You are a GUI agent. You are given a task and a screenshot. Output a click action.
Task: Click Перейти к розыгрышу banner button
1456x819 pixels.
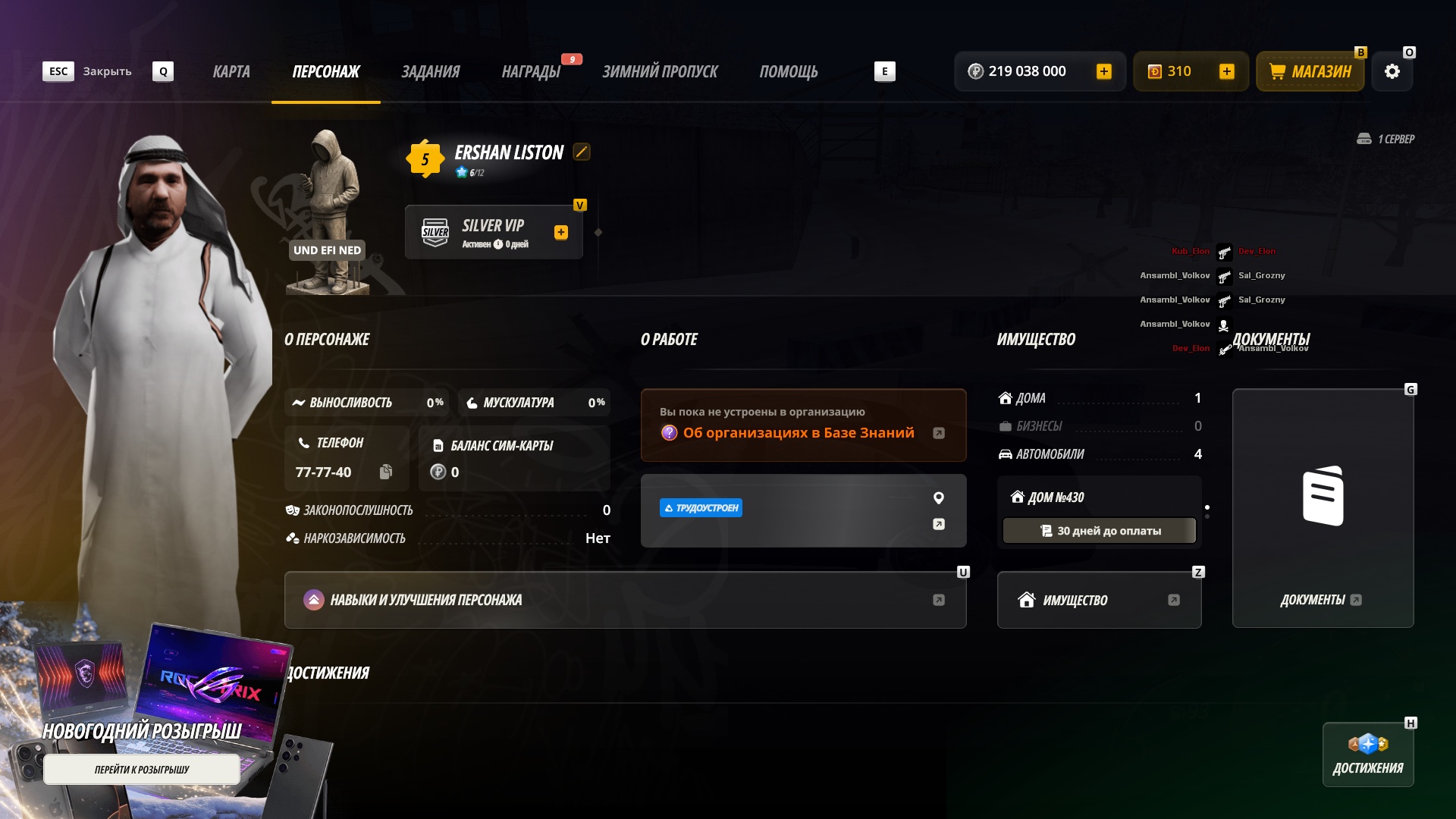pos(142,770)
